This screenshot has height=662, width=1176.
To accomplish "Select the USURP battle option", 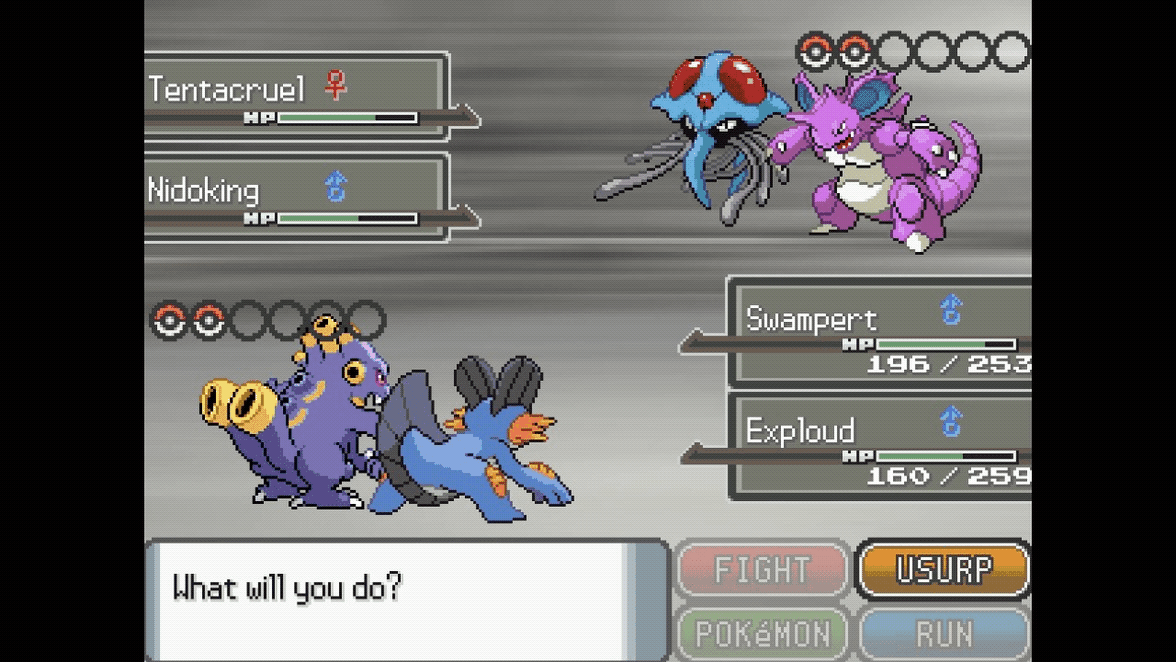I will 943,570.
